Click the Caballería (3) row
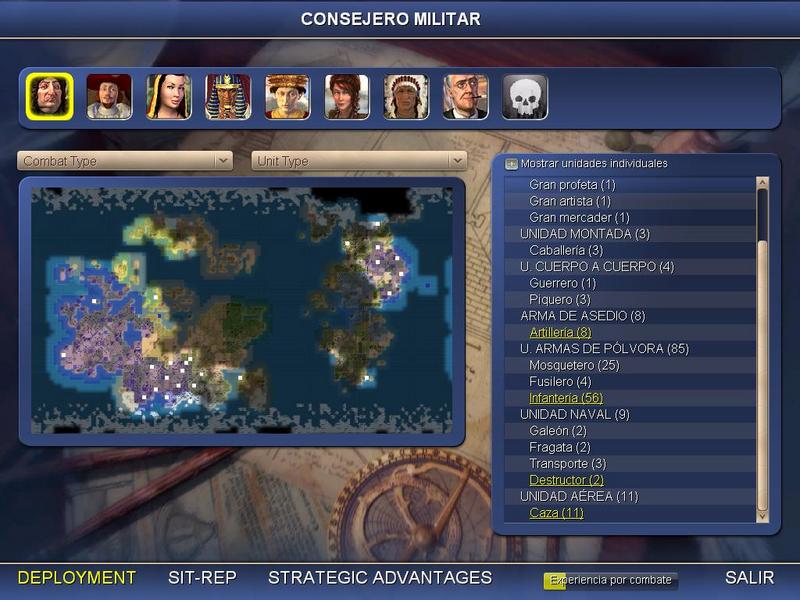The width and height of the screenshot is (800, 600). [566, 250]
